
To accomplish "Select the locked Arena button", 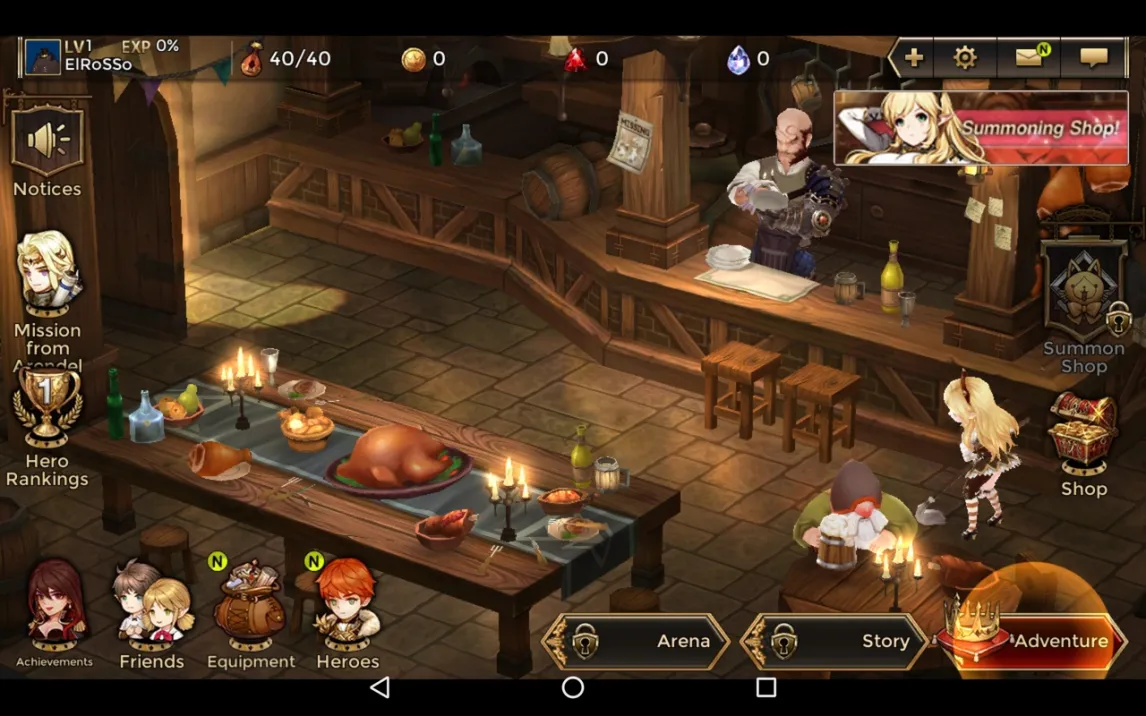I will pos(637,641).
